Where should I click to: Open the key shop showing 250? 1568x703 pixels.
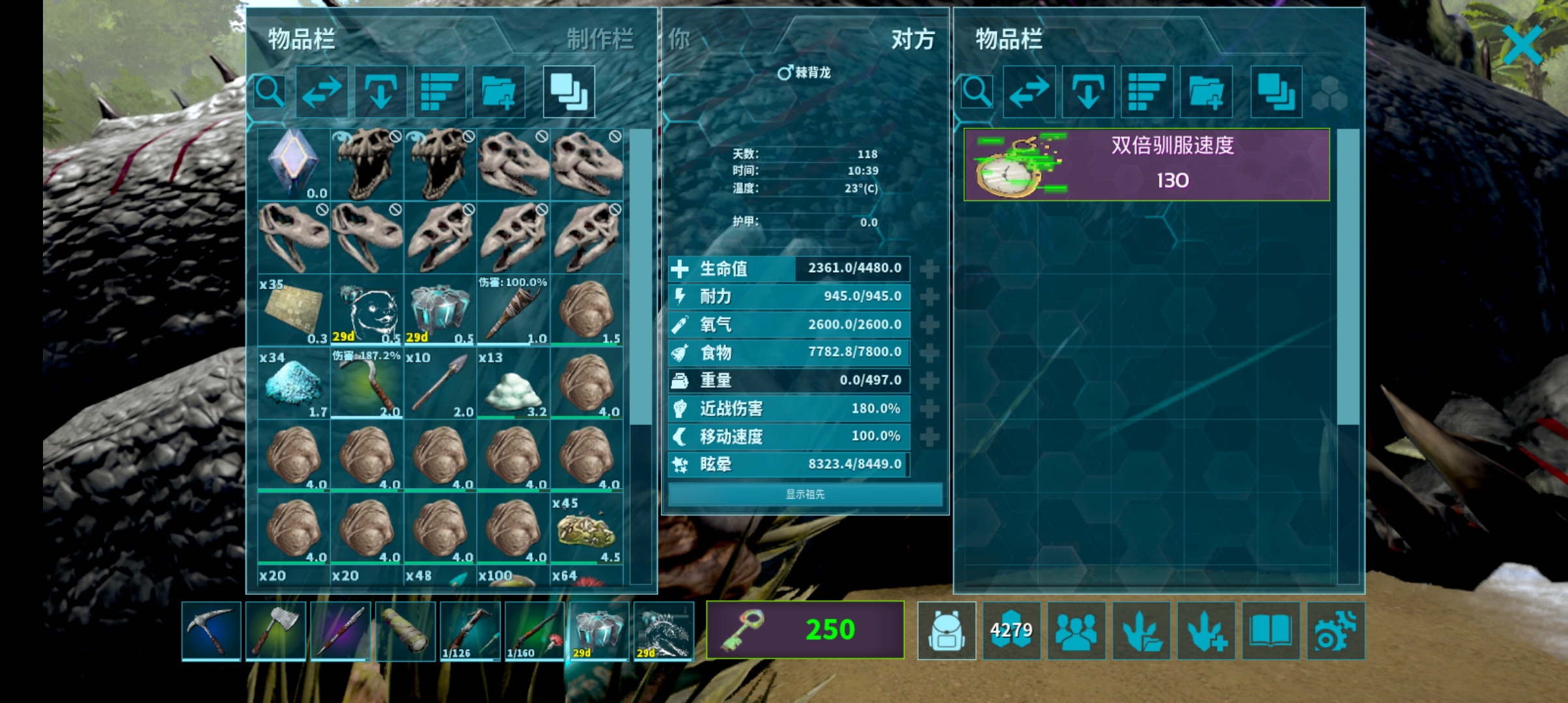[805, 630]
